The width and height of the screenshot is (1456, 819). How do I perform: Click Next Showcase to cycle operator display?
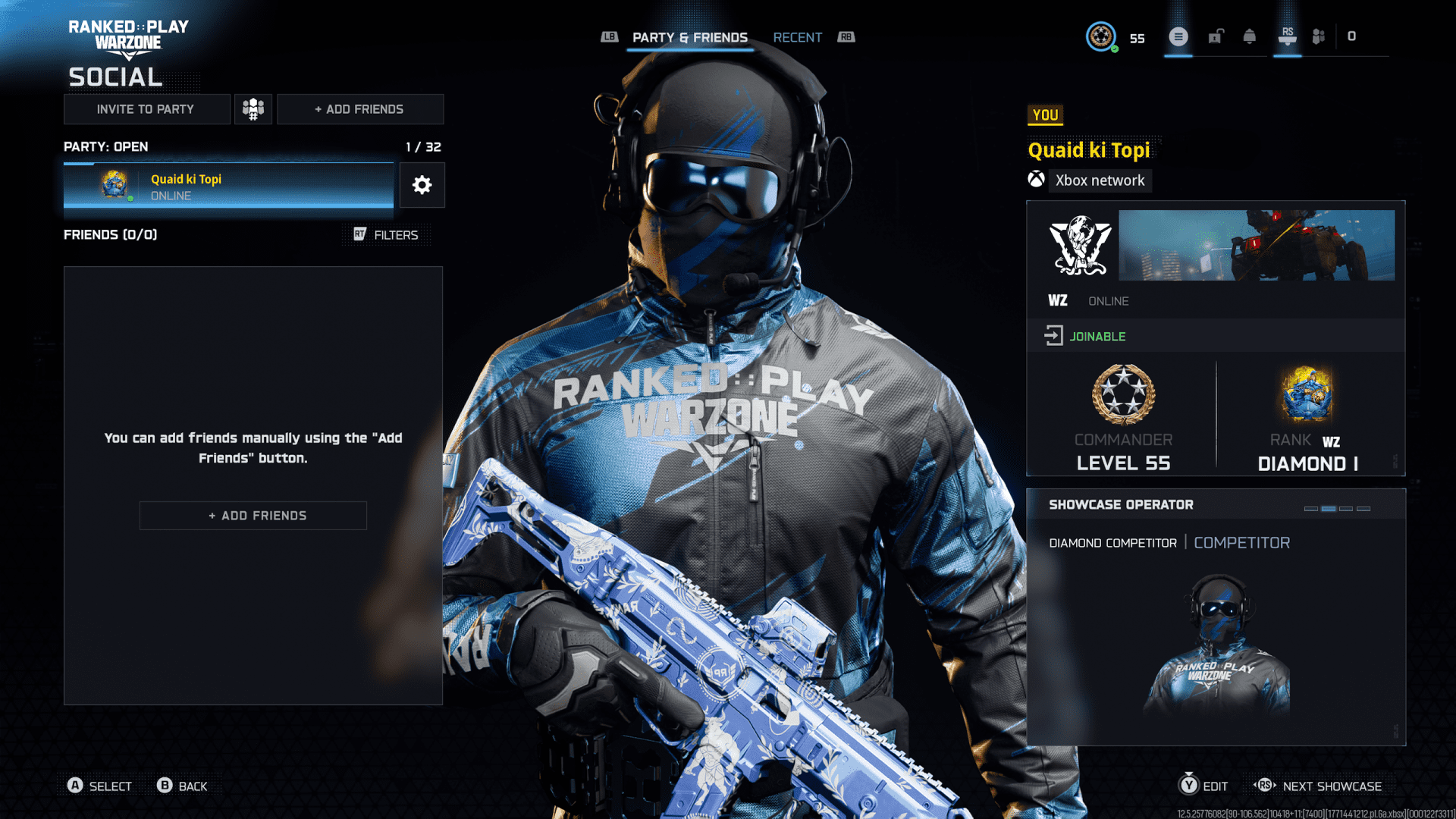click(1332, 786)
